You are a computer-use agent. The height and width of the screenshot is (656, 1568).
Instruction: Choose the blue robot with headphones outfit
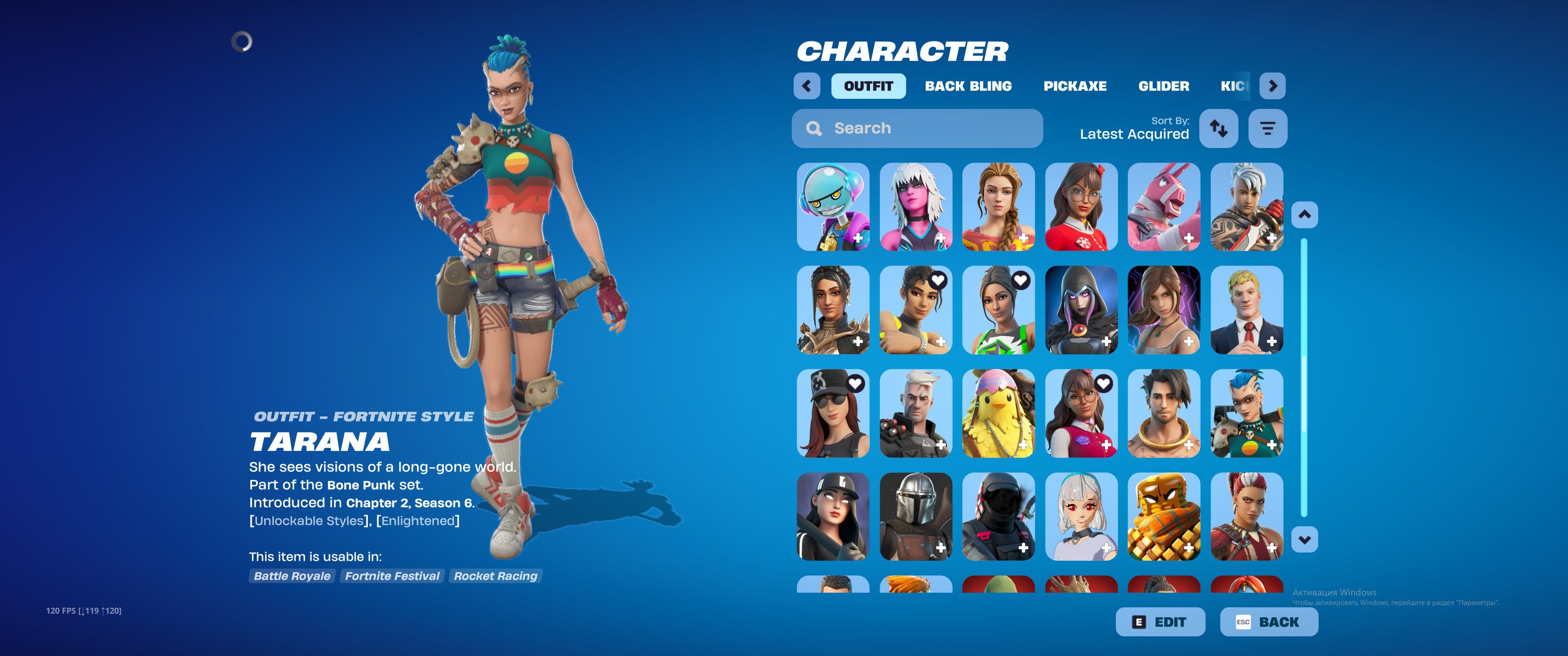point(833,206)
